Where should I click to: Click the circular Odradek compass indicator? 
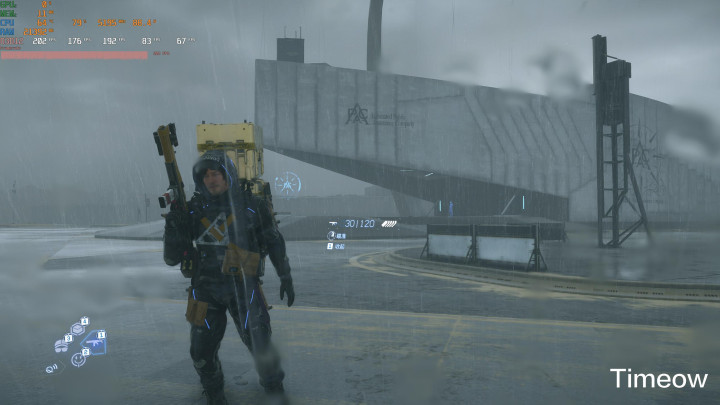coord(288,183)
